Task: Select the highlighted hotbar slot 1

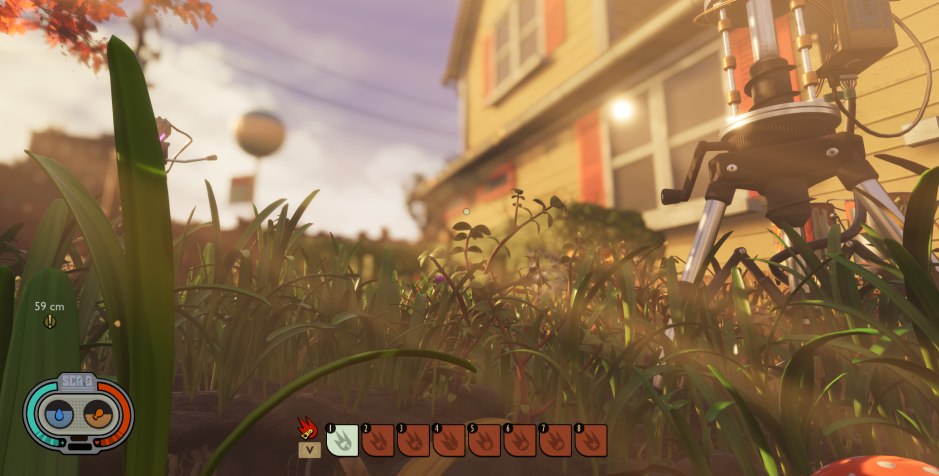Action: tap(343, 440)
